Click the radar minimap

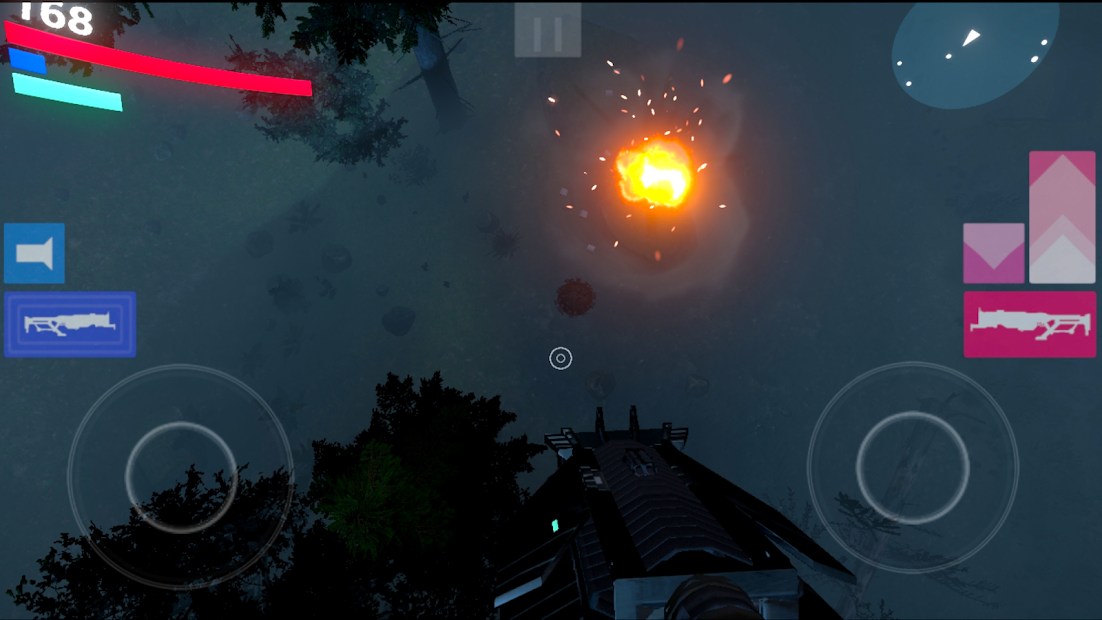tap(974, 52)
